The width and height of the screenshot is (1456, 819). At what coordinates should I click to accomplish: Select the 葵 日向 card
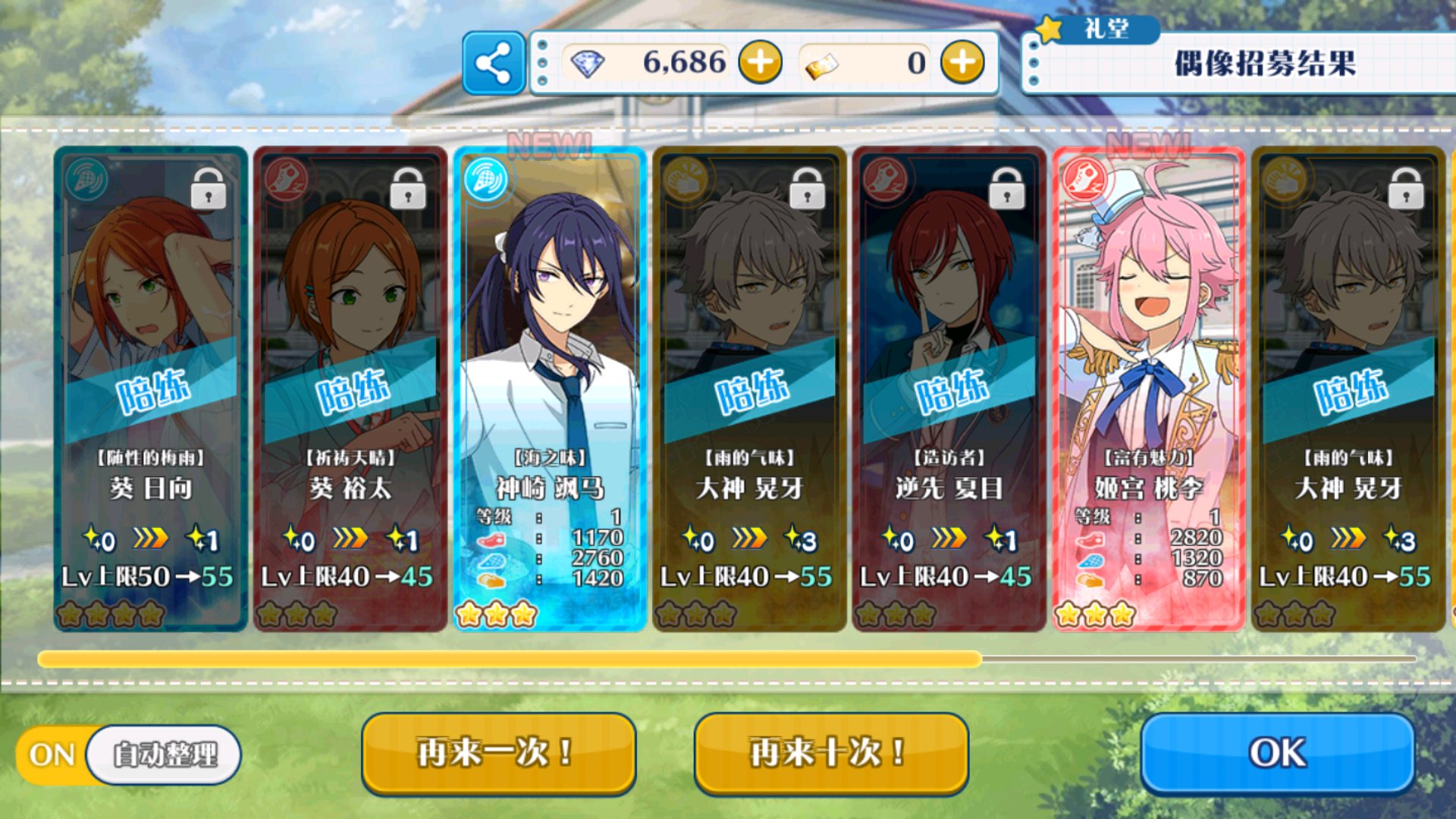click(x=151, y=388)
